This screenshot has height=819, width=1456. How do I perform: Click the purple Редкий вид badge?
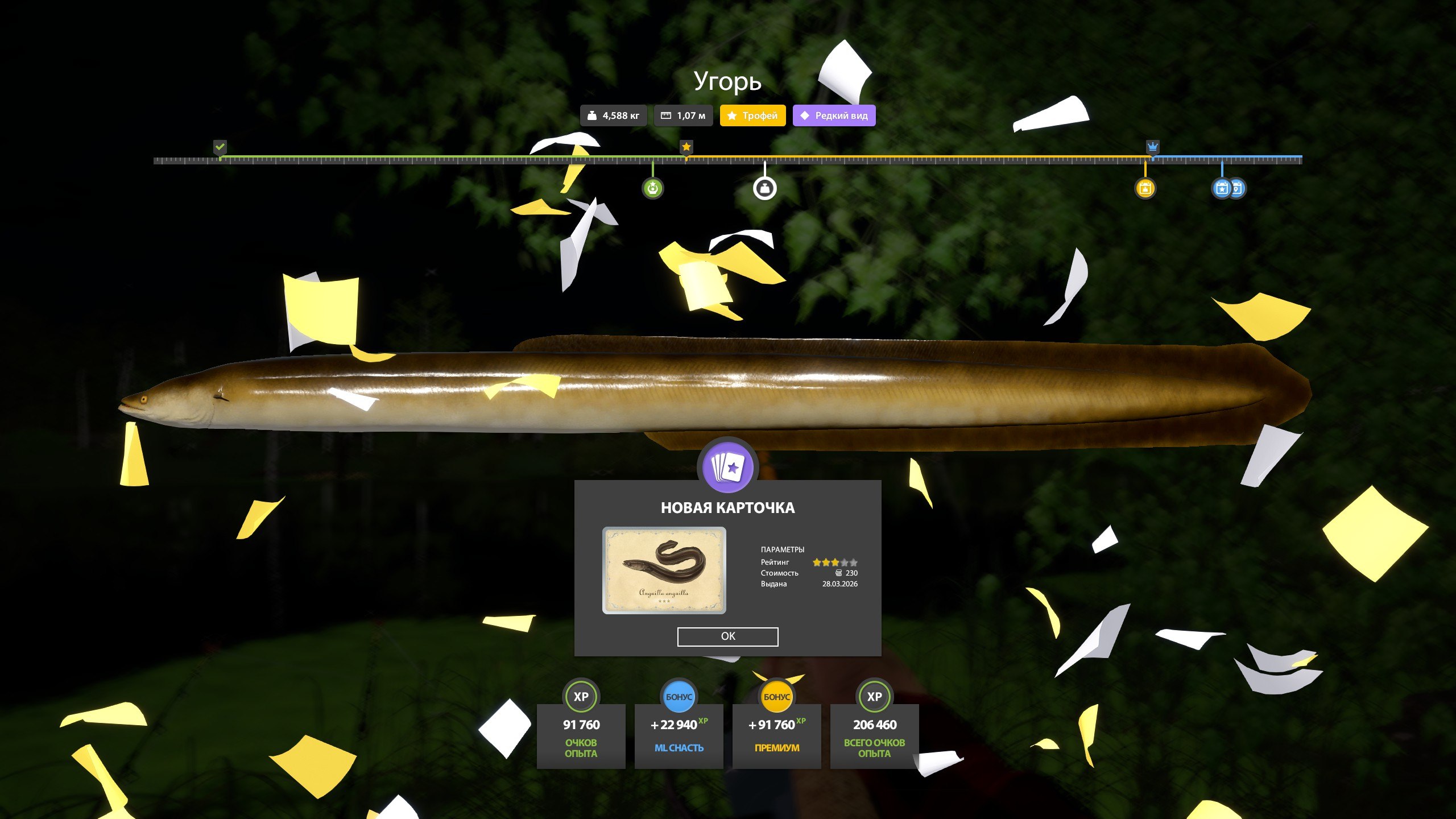tap(834, 115)
